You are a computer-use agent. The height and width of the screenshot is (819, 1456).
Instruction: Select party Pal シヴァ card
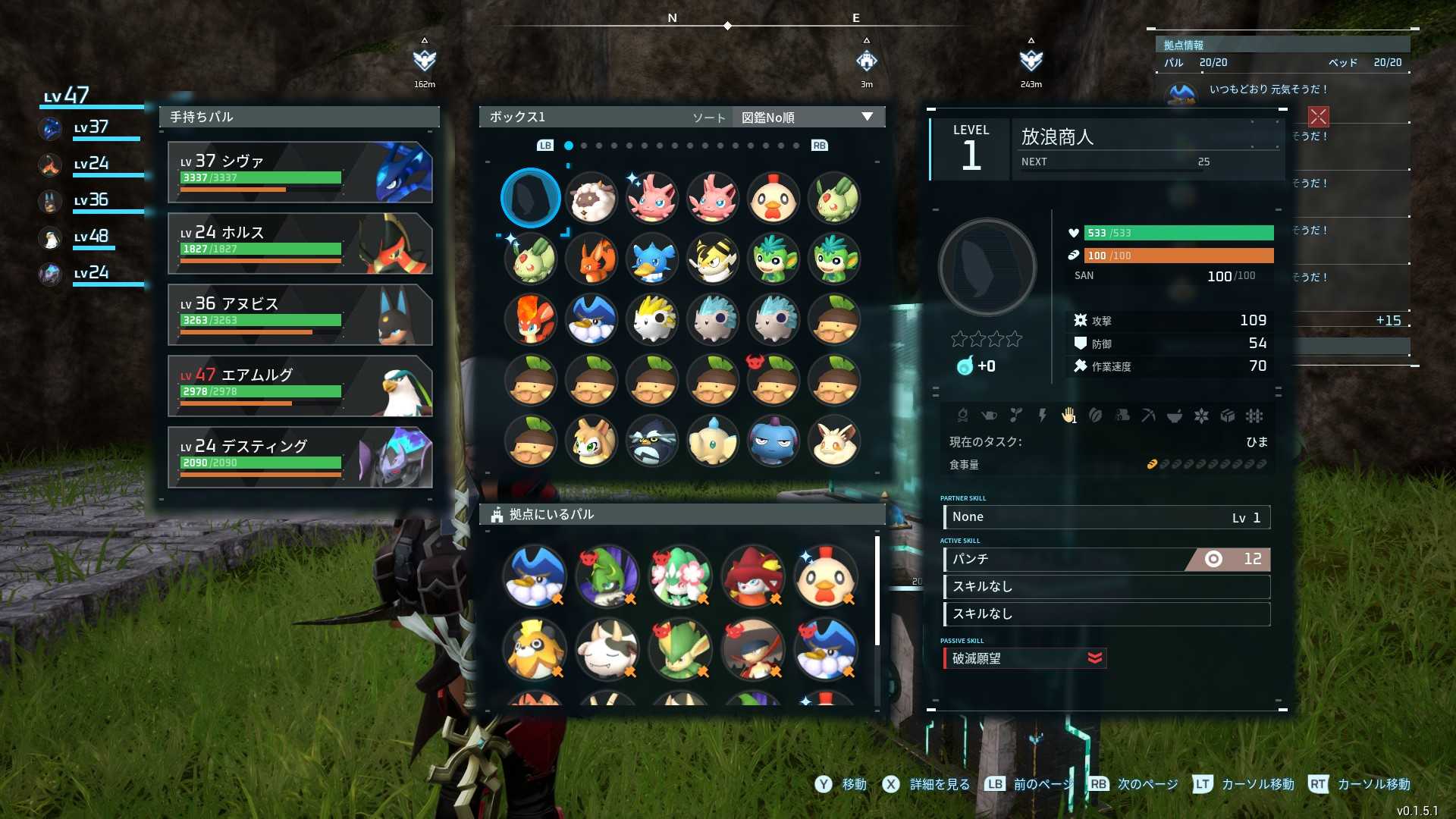pyautogui.click(x=300, y=172)
